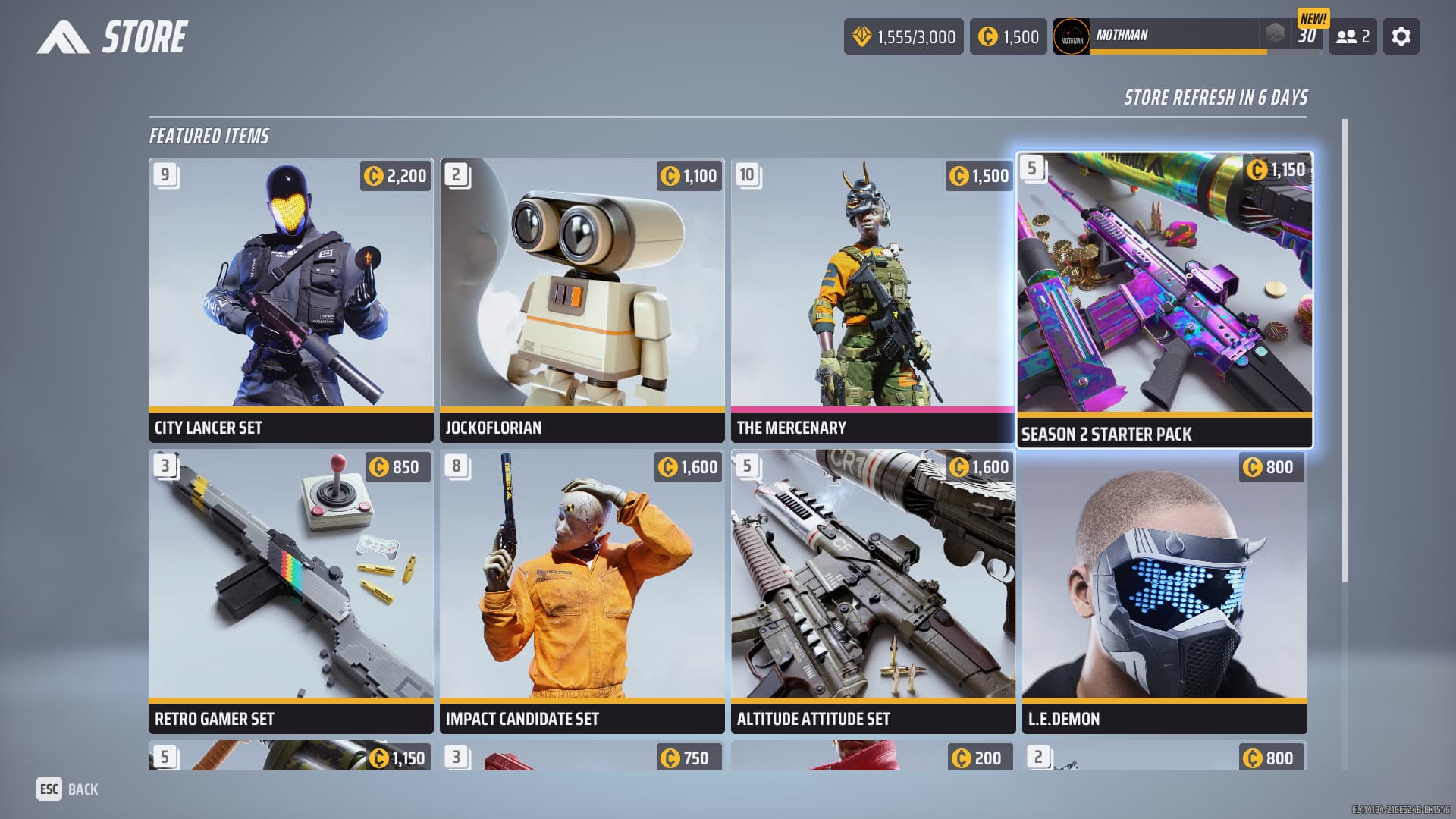Select the partially visible 200-coin item
This screenshot has height=819, width=1456.
pos(872,757)
